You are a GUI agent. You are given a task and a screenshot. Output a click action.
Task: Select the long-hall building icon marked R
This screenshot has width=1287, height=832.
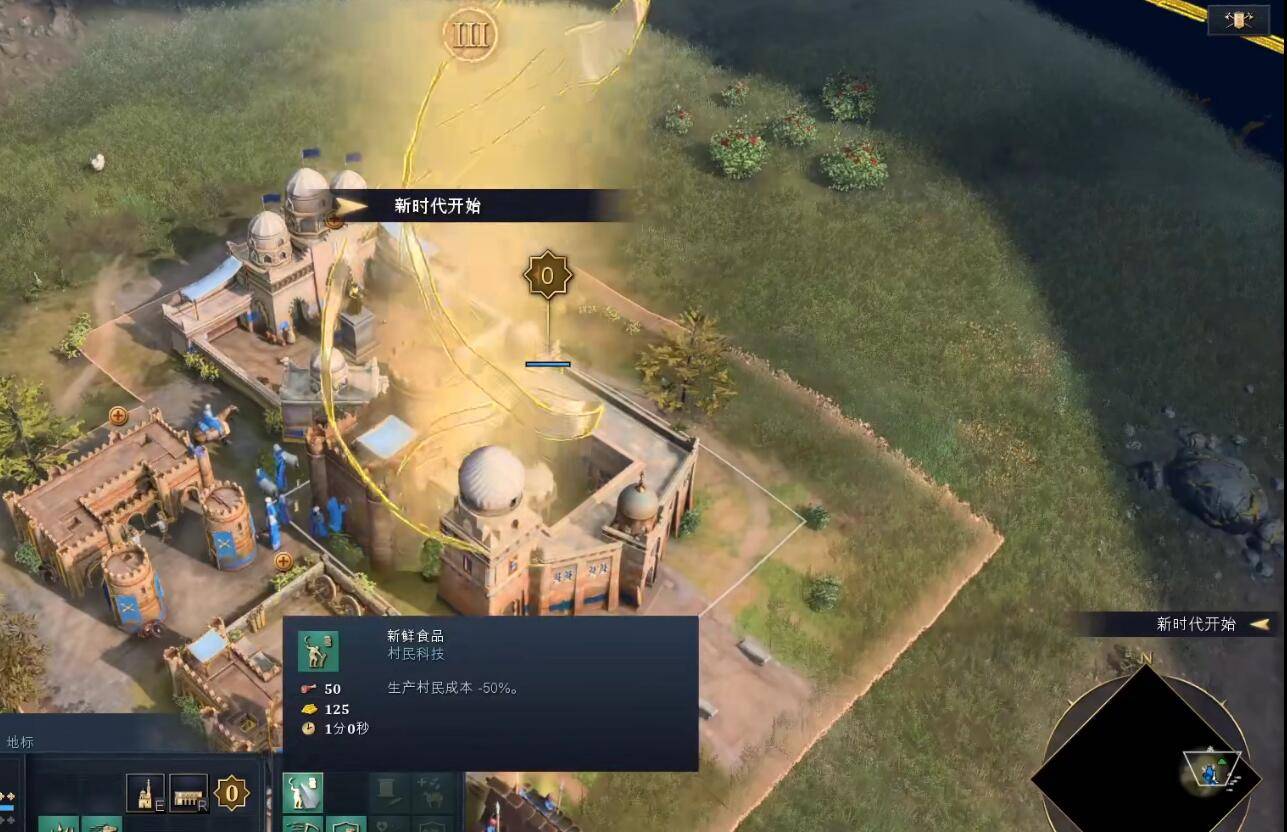(x=188, y=793)
